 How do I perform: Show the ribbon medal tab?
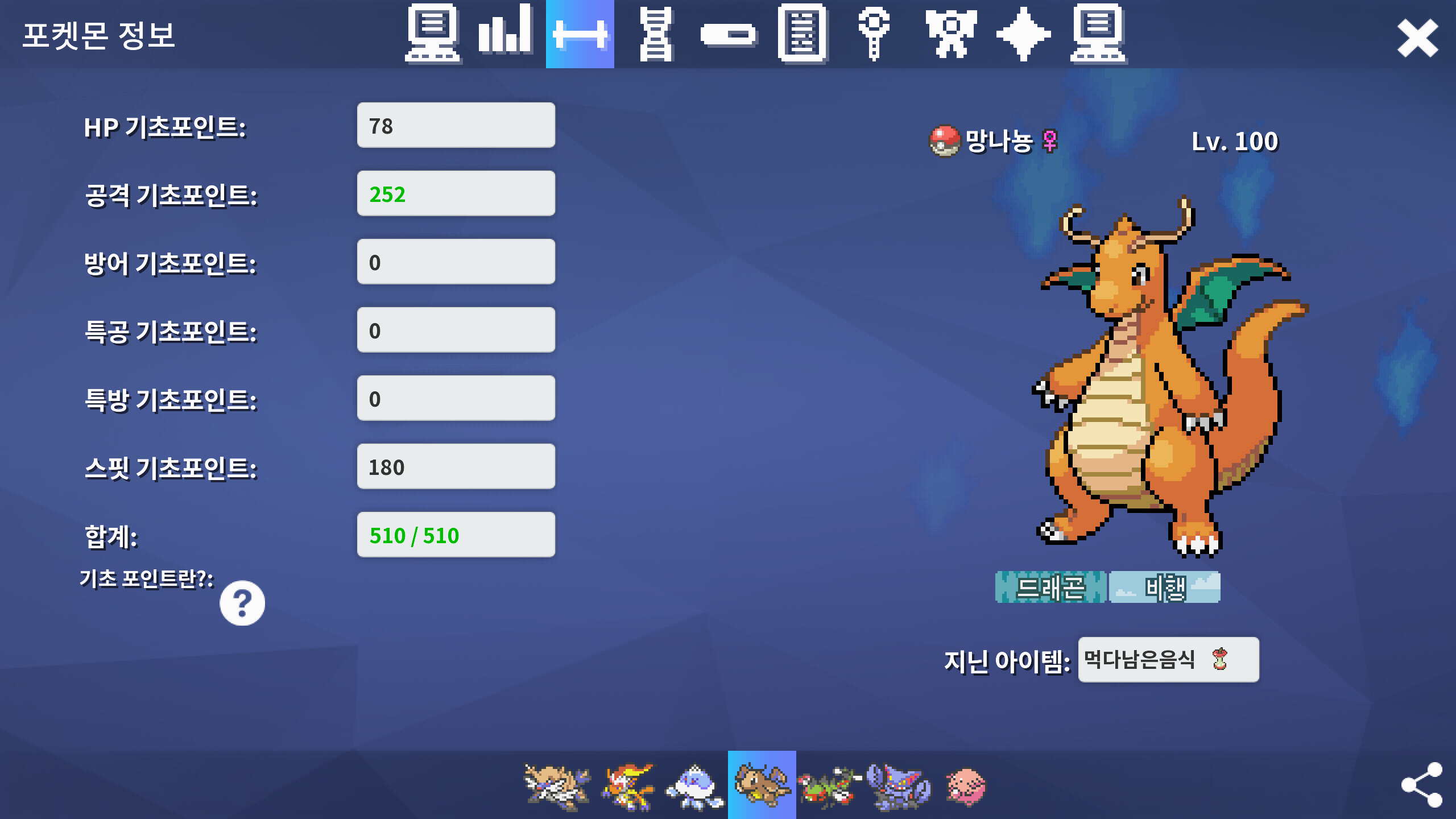(x=950, y=34)
